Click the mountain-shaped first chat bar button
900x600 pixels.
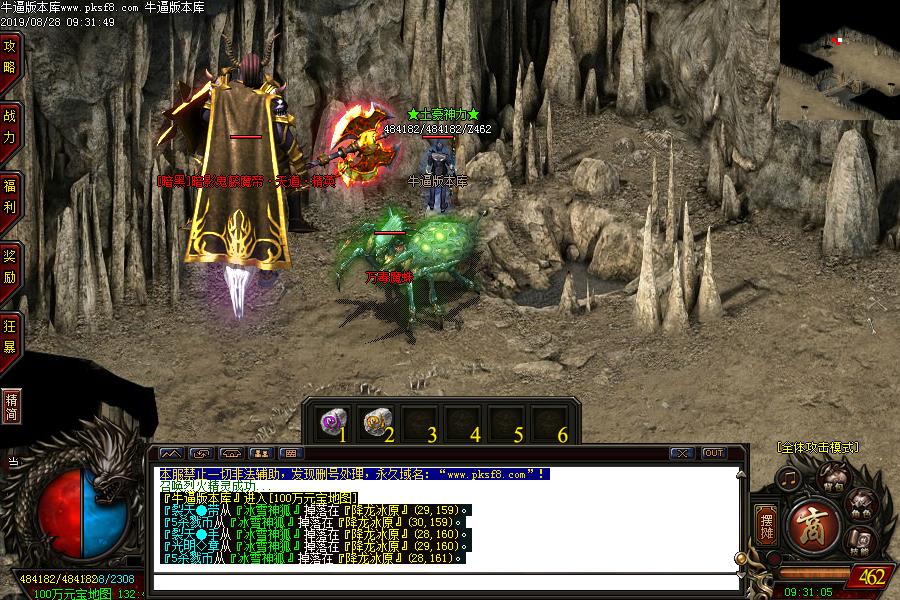pyautogui.click(x=170, y=453)
